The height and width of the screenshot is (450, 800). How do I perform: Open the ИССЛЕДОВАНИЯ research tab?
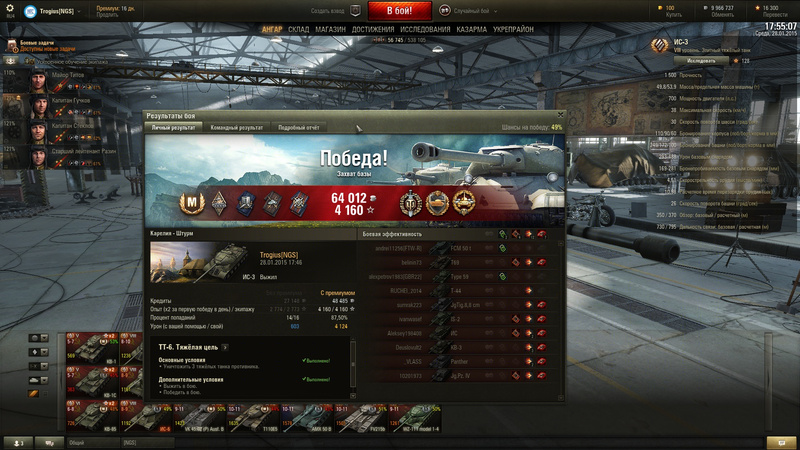point(426,29)
